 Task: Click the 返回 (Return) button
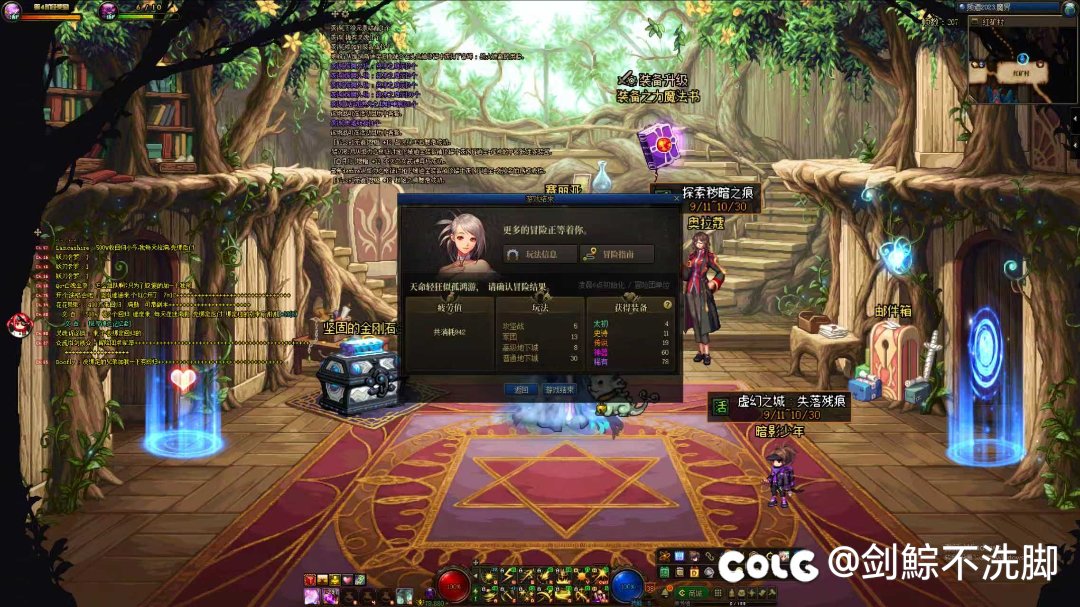521,389
